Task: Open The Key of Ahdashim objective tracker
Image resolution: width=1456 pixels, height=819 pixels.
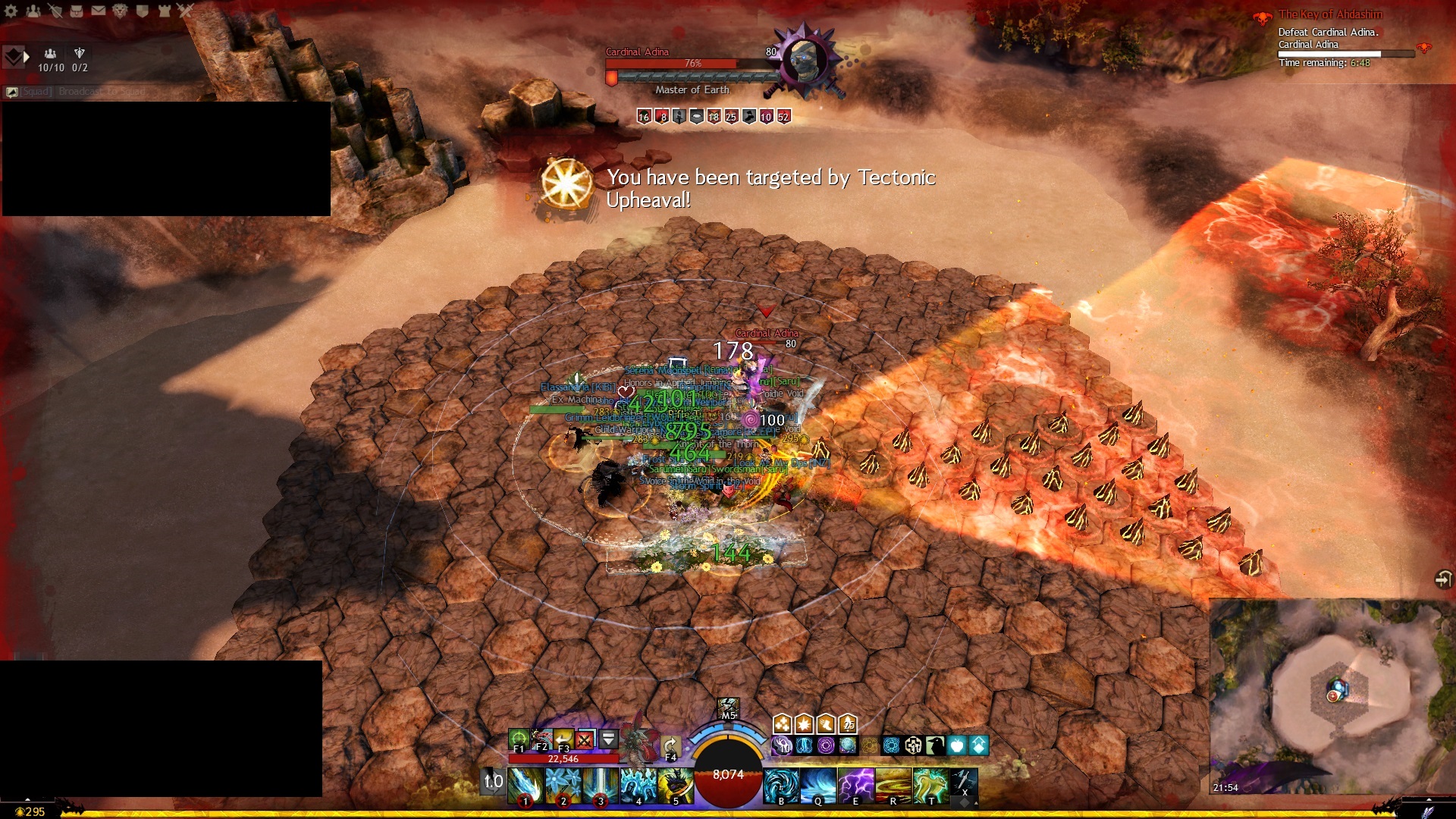Action: coord(1330,14)
